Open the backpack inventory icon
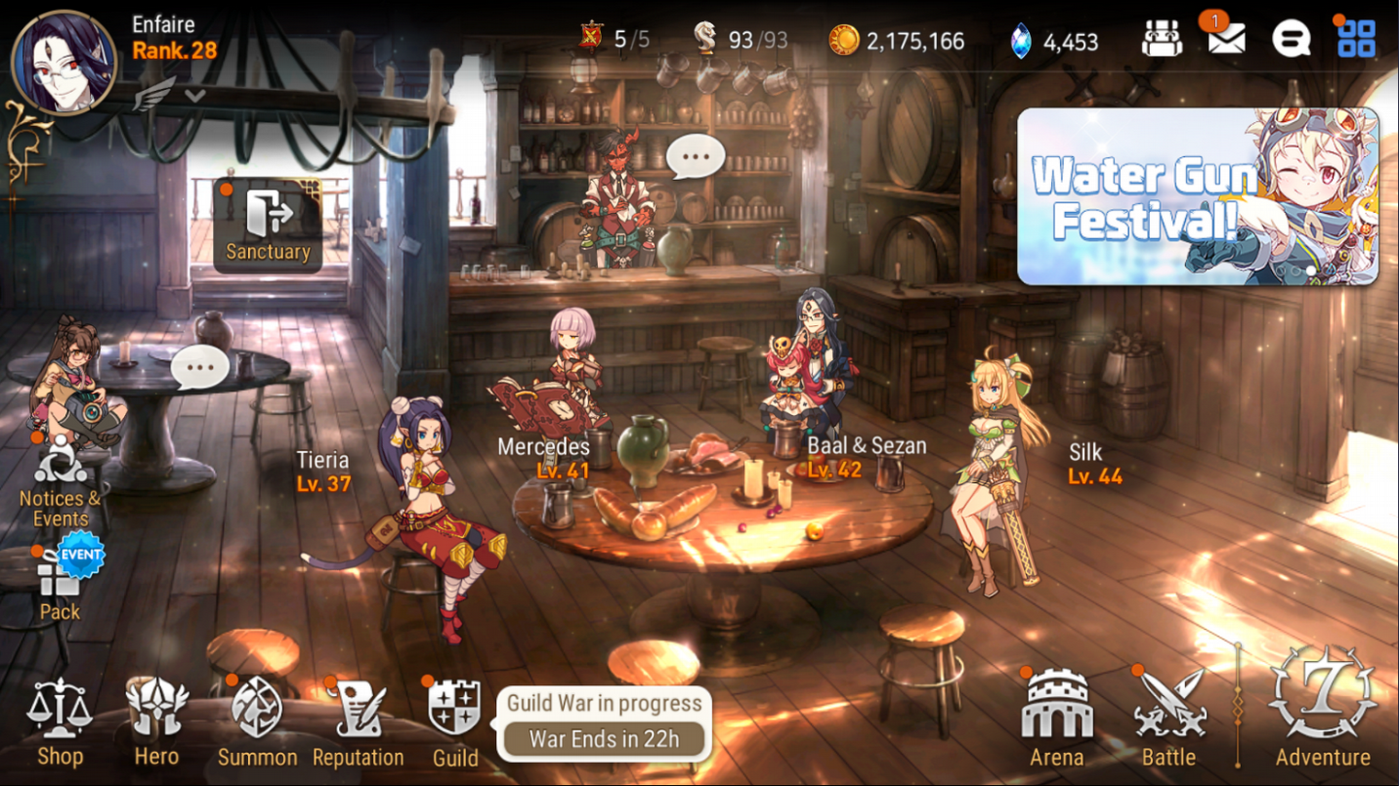1399x786 pixels. [1161, 40]
